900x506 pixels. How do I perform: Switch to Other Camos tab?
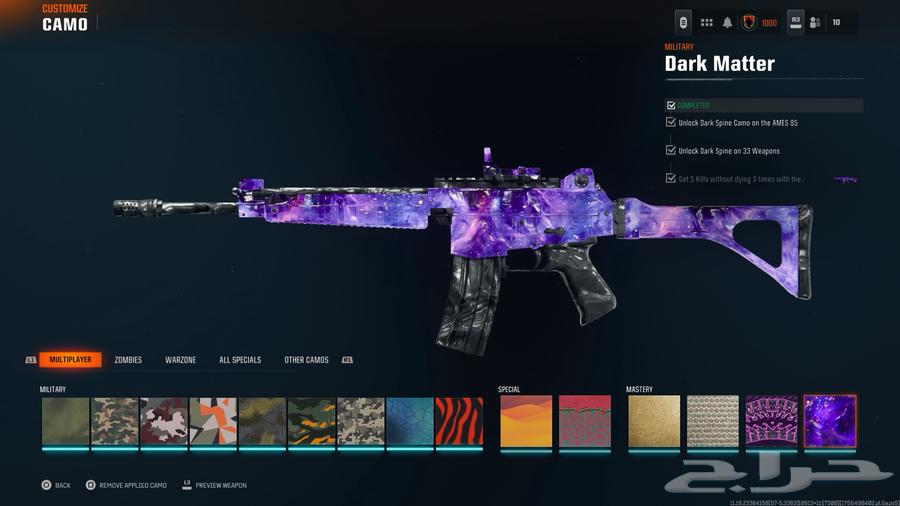(x=306, y=360)
